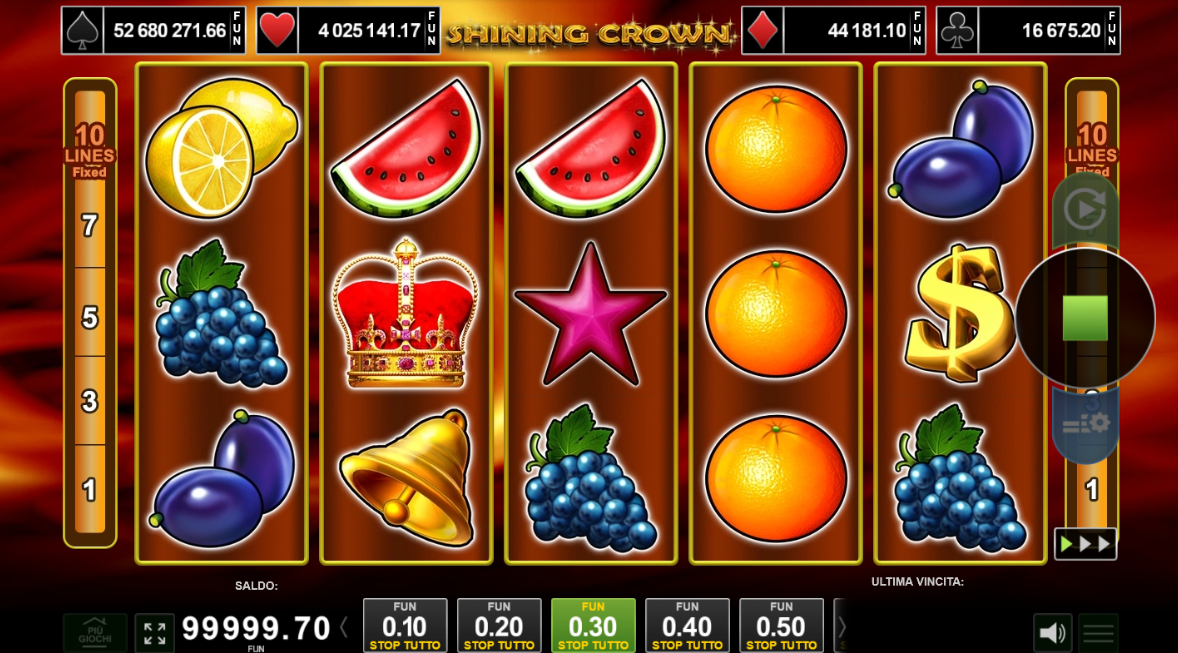Toggle sound with the speaker icon
This screenshot has width=1178, height=653.
coord(1052,632)
